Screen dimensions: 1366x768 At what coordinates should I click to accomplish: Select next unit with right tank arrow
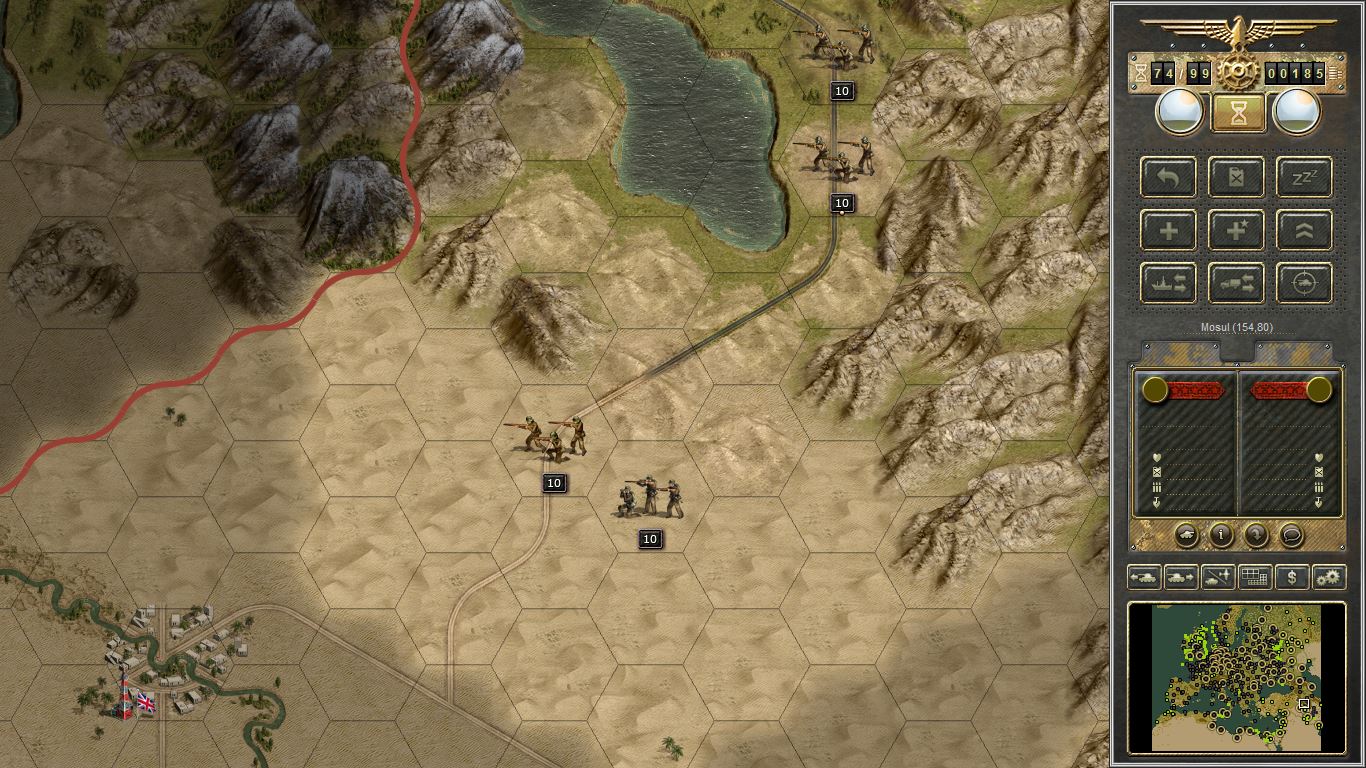pos(1180,577)
